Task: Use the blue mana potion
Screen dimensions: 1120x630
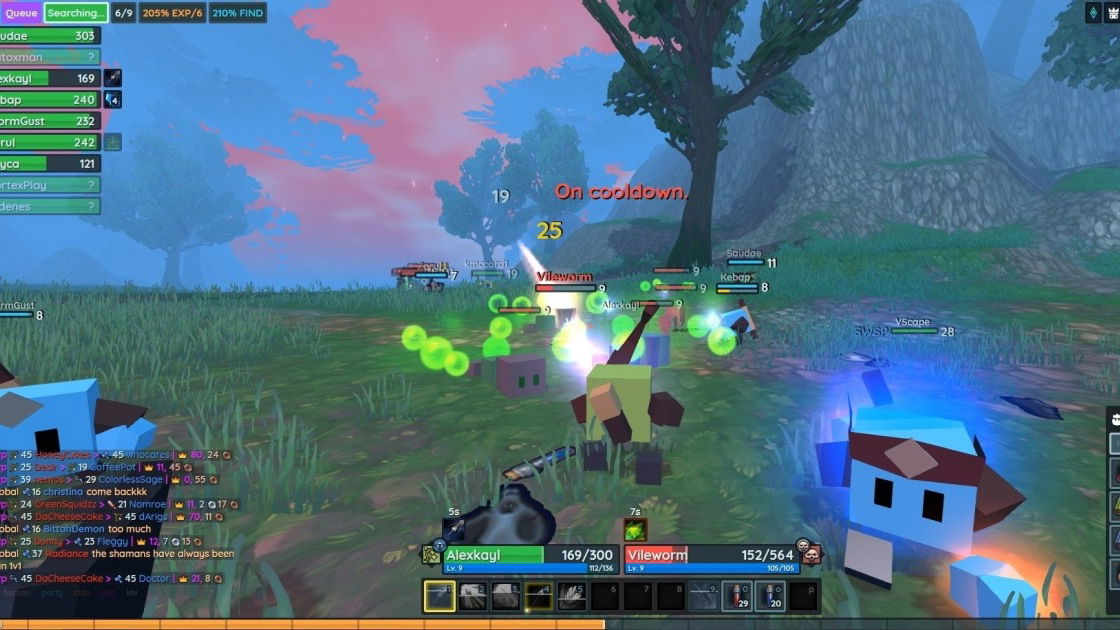Action: click(770, 596)
